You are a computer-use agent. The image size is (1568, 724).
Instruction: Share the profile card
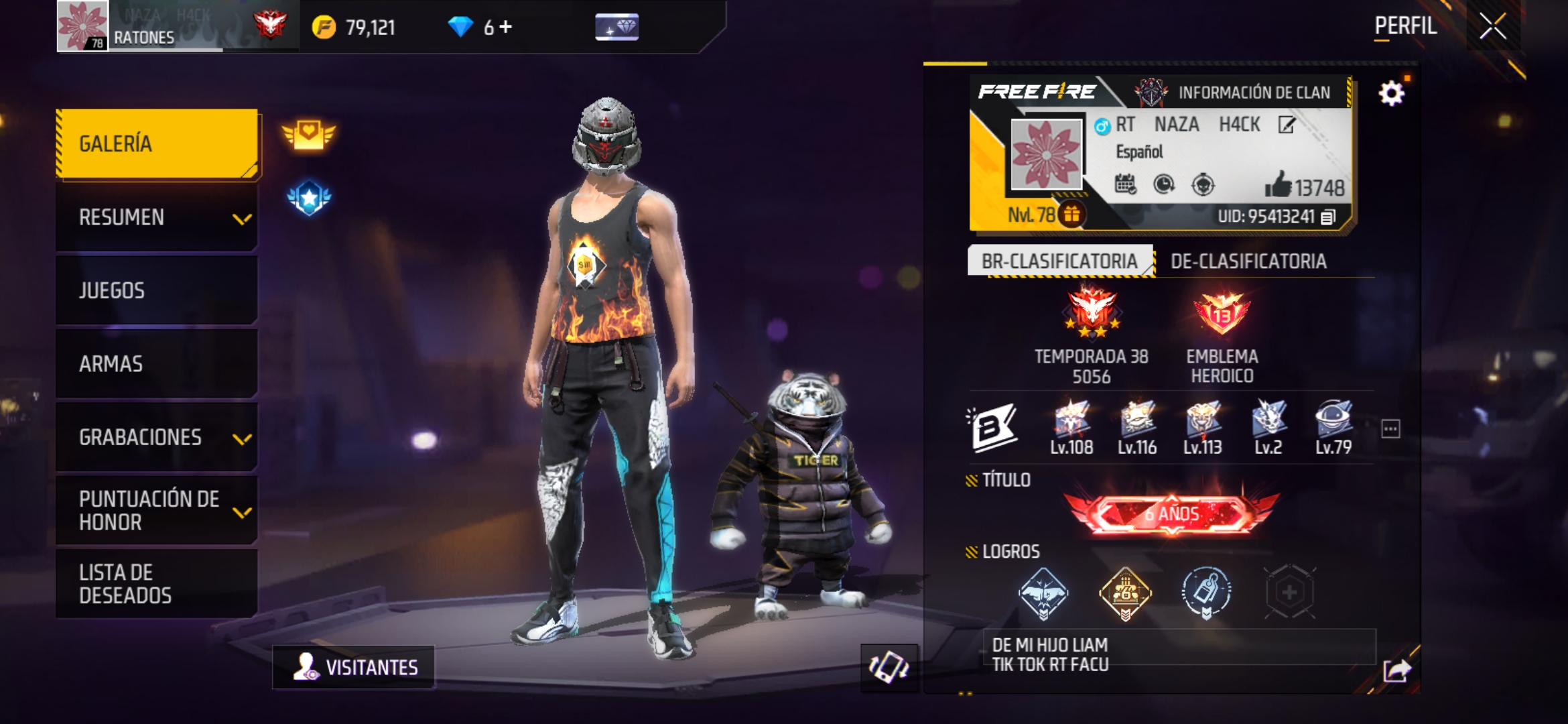[1397, 670]
